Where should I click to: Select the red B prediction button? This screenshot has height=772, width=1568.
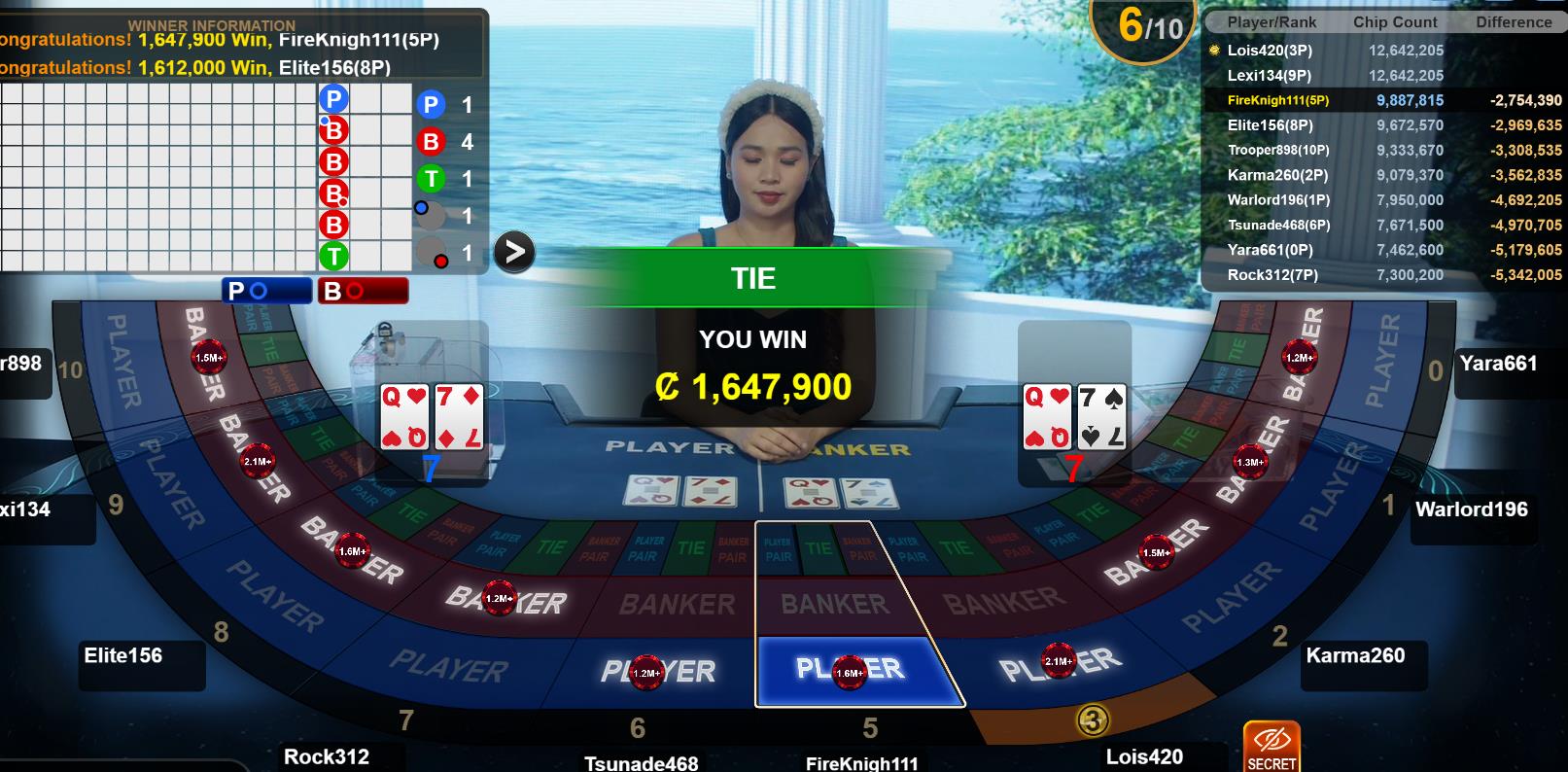(x=362, y=291)
